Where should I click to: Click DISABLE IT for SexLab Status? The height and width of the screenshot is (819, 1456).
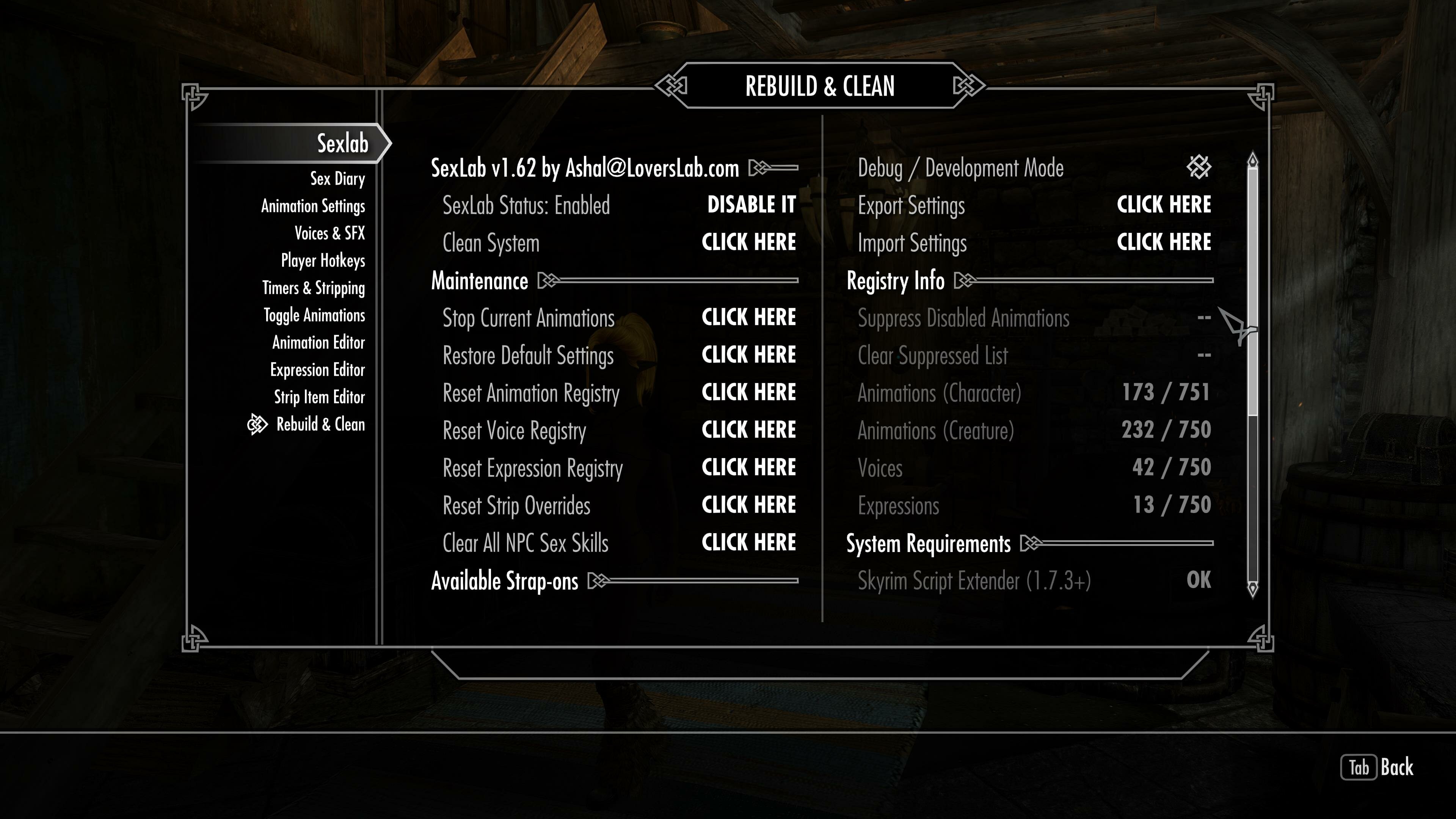pyautogui.click(x=751, y=205)
